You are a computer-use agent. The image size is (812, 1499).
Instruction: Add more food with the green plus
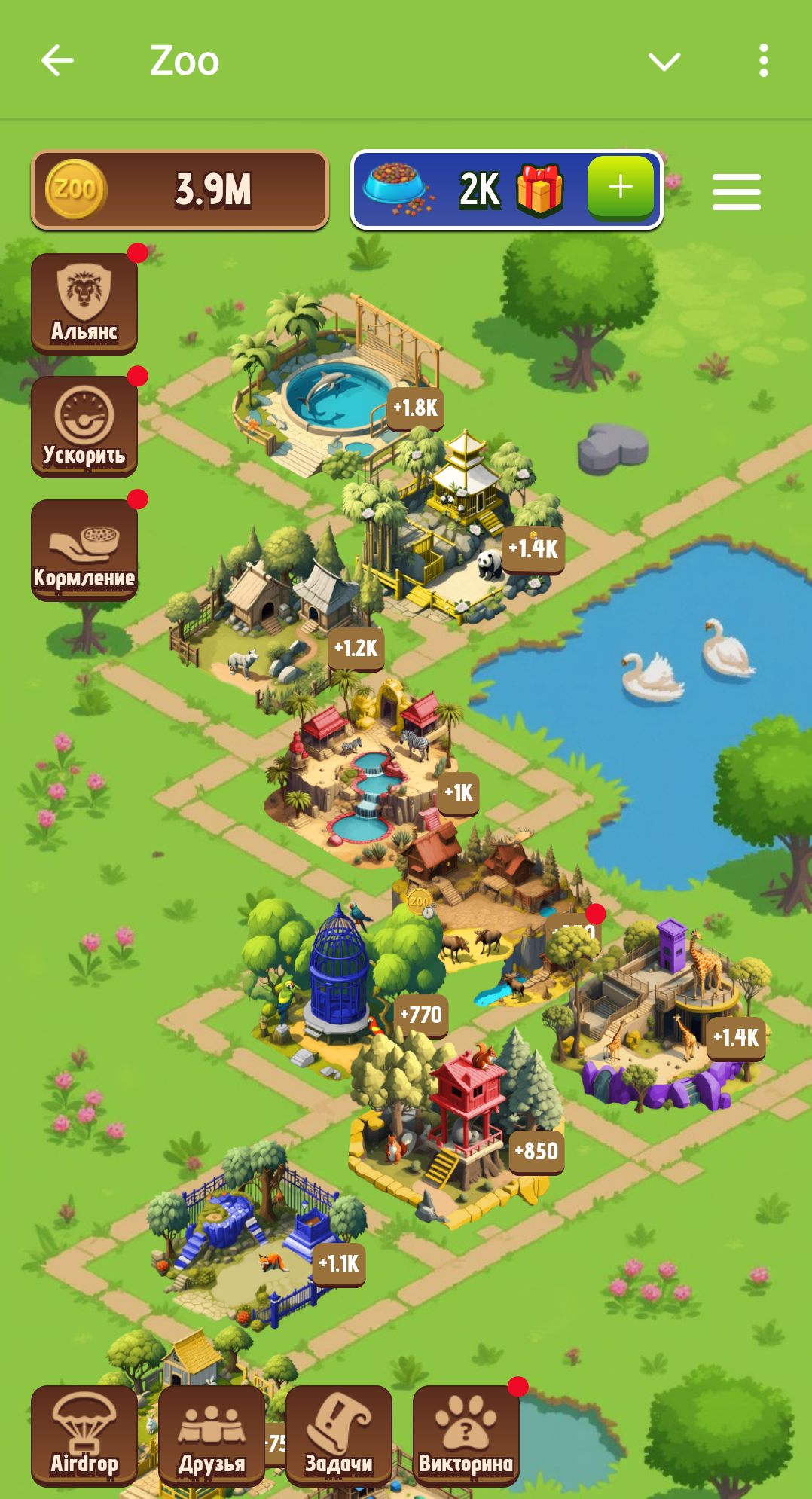[620, 187]
